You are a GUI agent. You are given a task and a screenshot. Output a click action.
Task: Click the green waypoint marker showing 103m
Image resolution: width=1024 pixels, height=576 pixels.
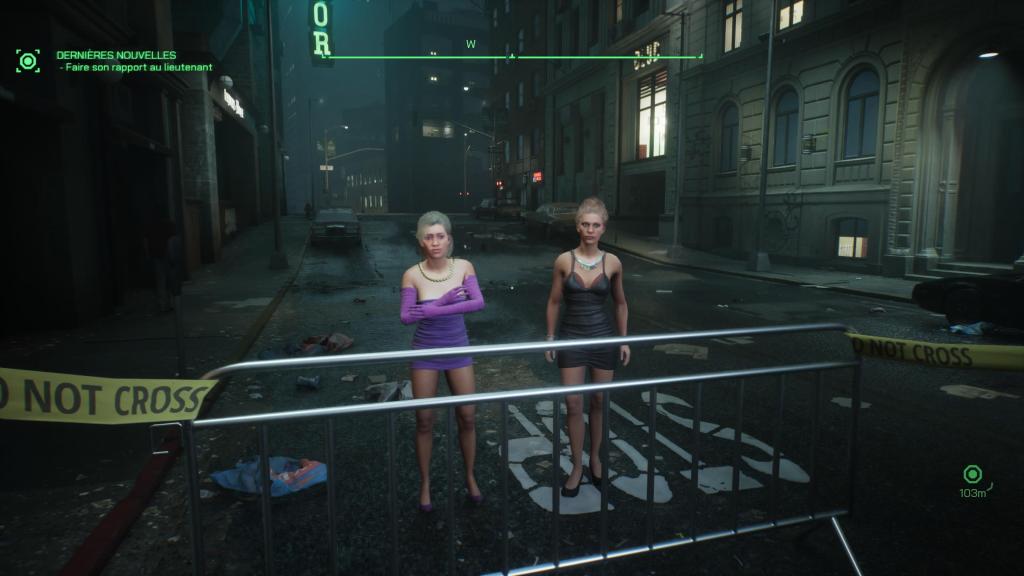(x=971, y=475)
